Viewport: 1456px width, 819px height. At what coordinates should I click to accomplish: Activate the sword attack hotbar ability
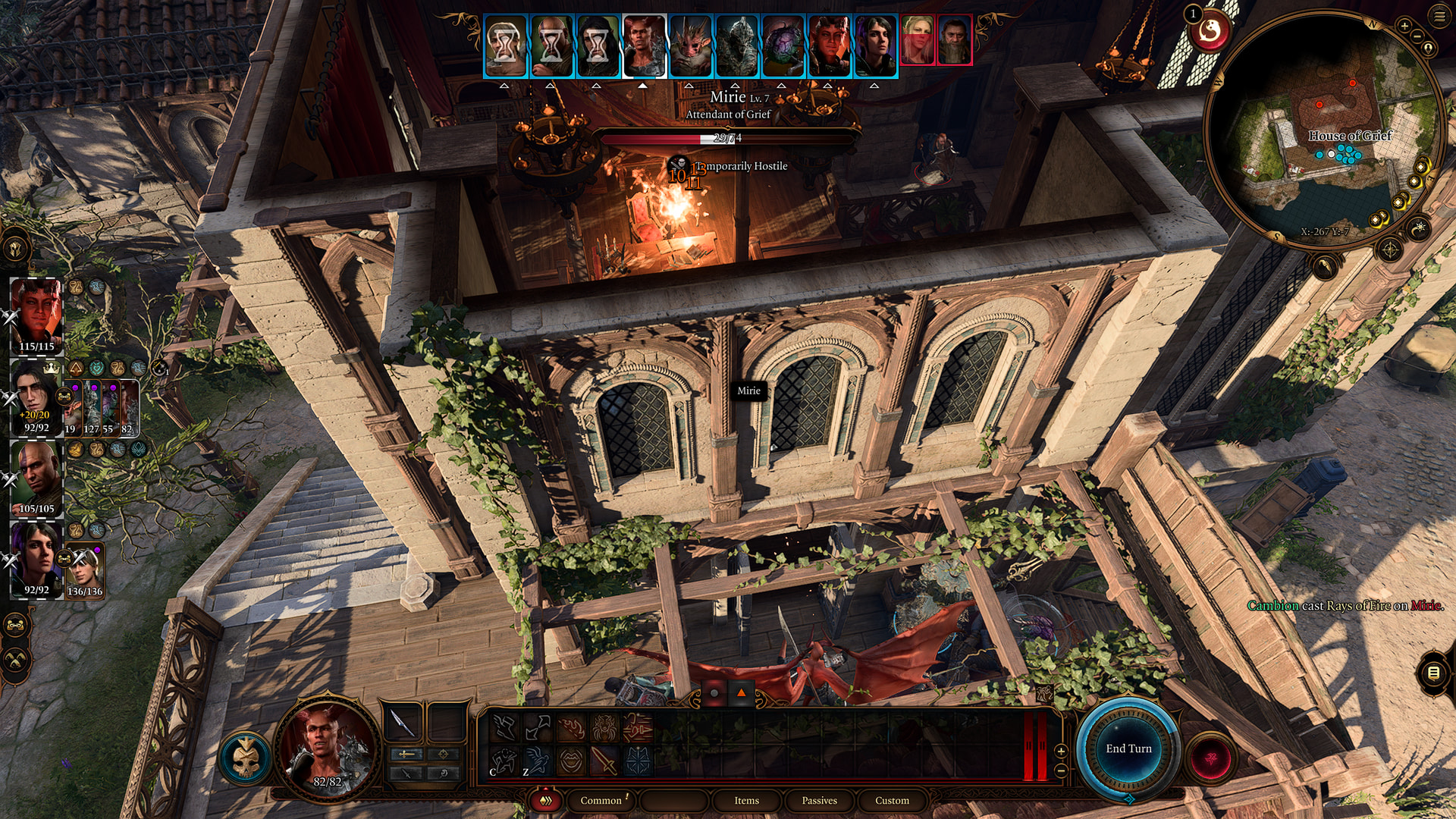tap(604, 761)
